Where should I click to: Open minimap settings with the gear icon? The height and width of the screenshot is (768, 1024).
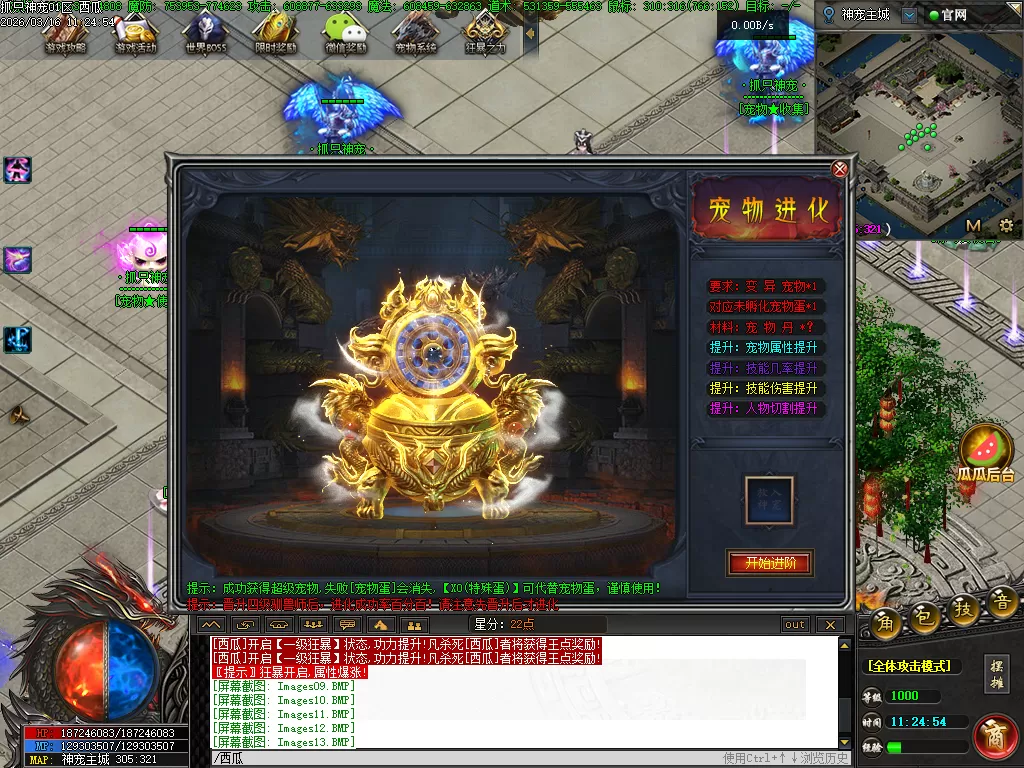[1006, 225]
